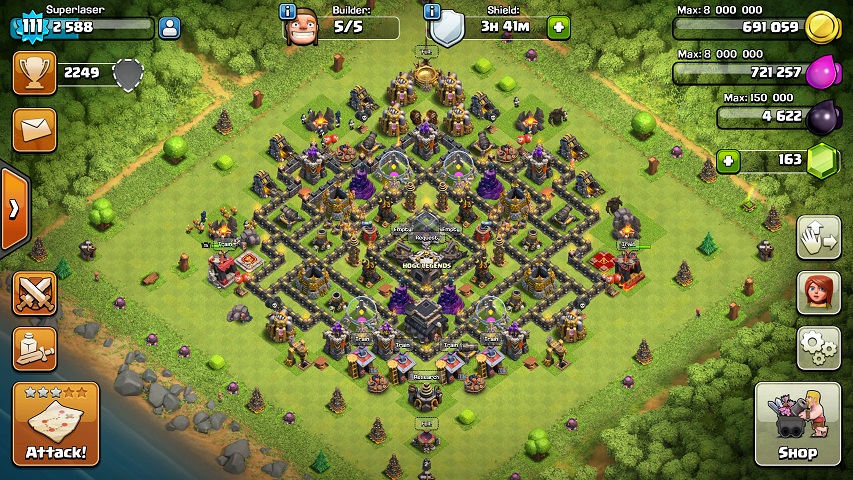
Task: View the player profile icon
Action: (169, 28)
